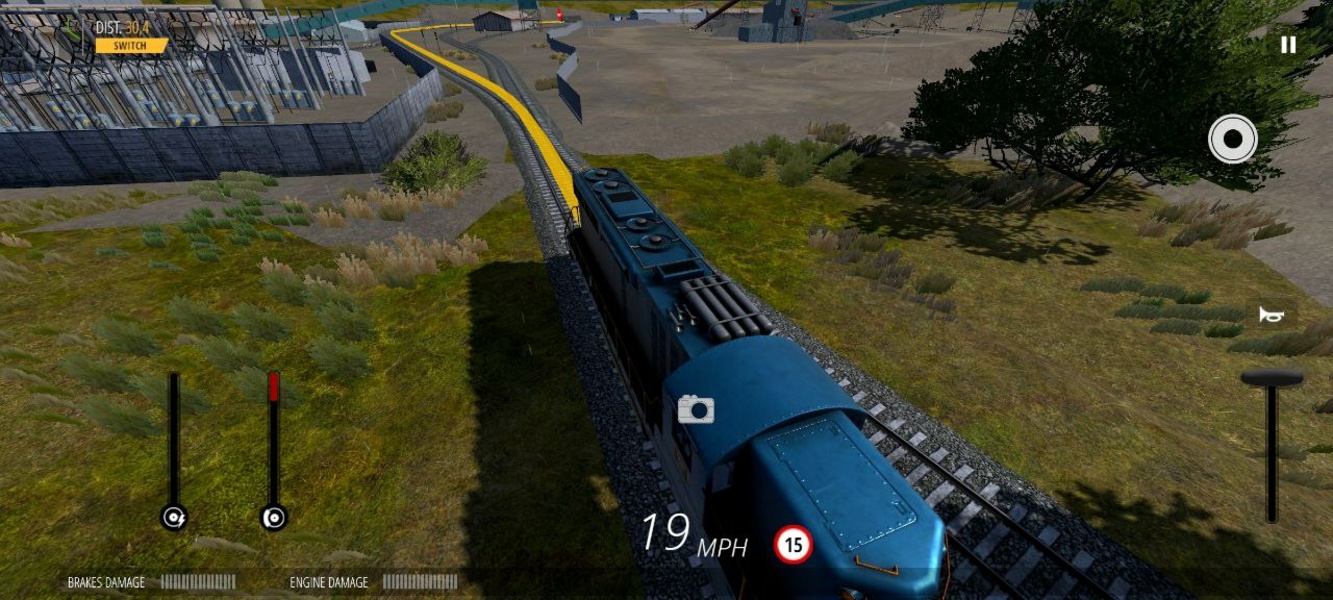This screenshot has height=600, width=1333.
Task: Sound the train horn
Action: pyautogui.click(x=1271, y=315)
